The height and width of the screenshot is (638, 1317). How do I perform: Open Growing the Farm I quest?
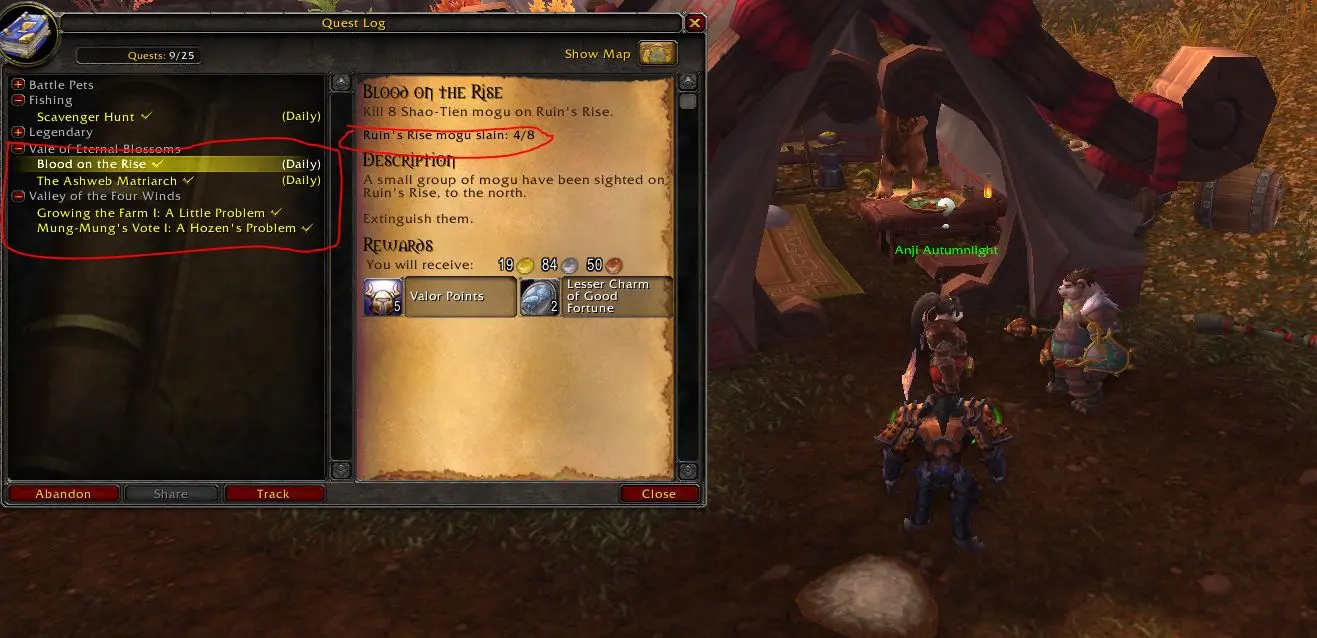pyautogui.click(x=151, y=213)
